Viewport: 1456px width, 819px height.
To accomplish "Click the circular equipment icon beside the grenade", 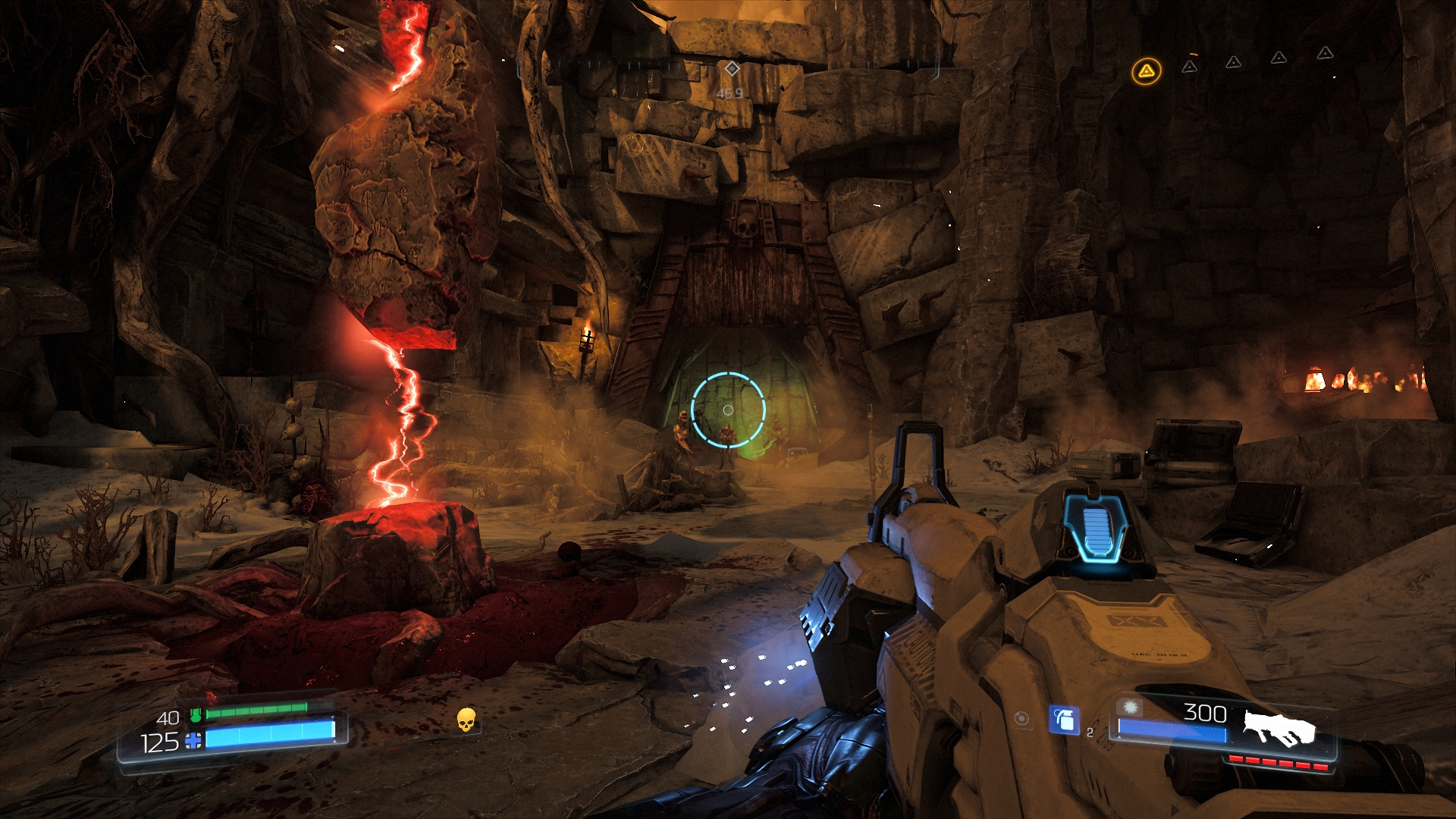I will [x=1022, y=718].
